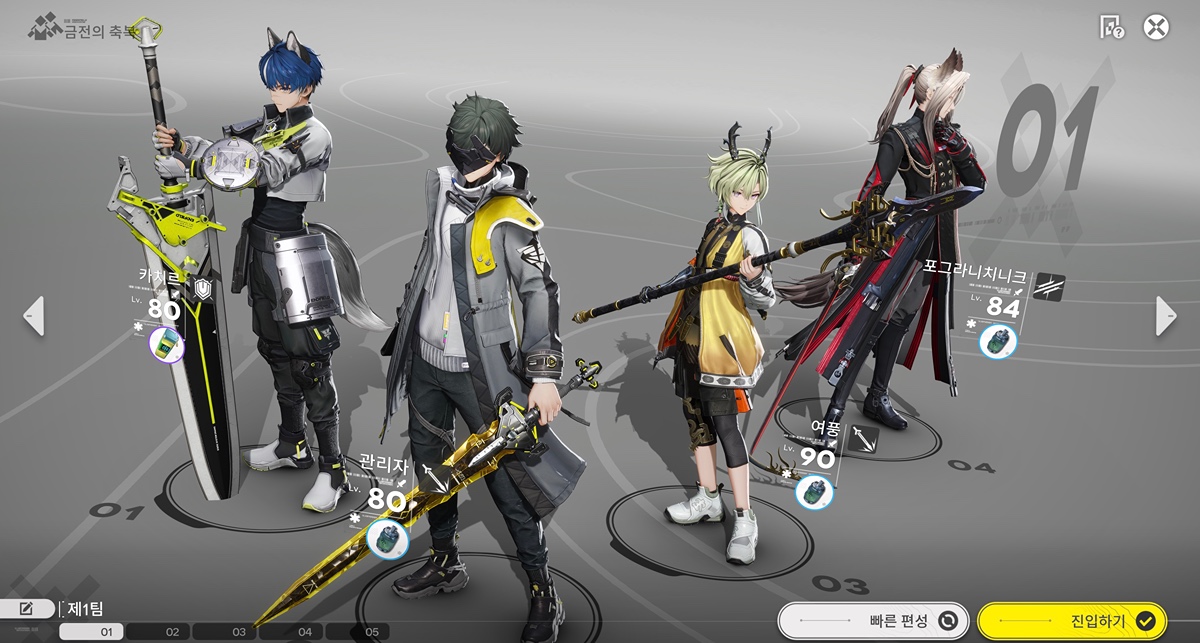The image size is (1200, 643).
Task: Go to the previous team with left arrow
Action: click(x=33, y=316)
